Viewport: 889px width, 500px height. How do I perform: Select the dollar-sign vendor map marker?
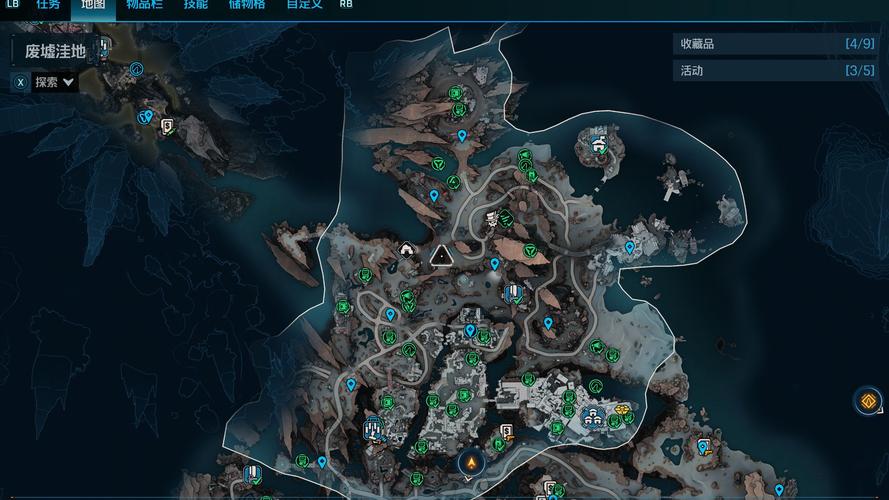506,432
